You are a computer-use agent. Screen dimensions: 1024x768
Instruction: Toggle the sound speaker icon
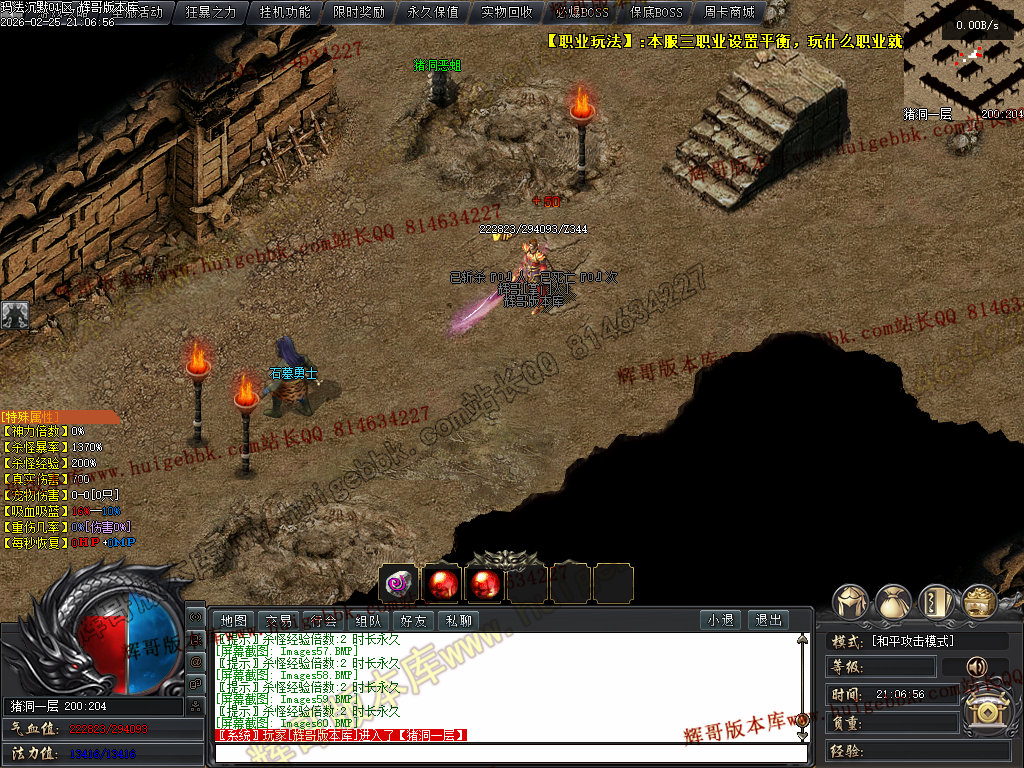[x=974, y=666]
